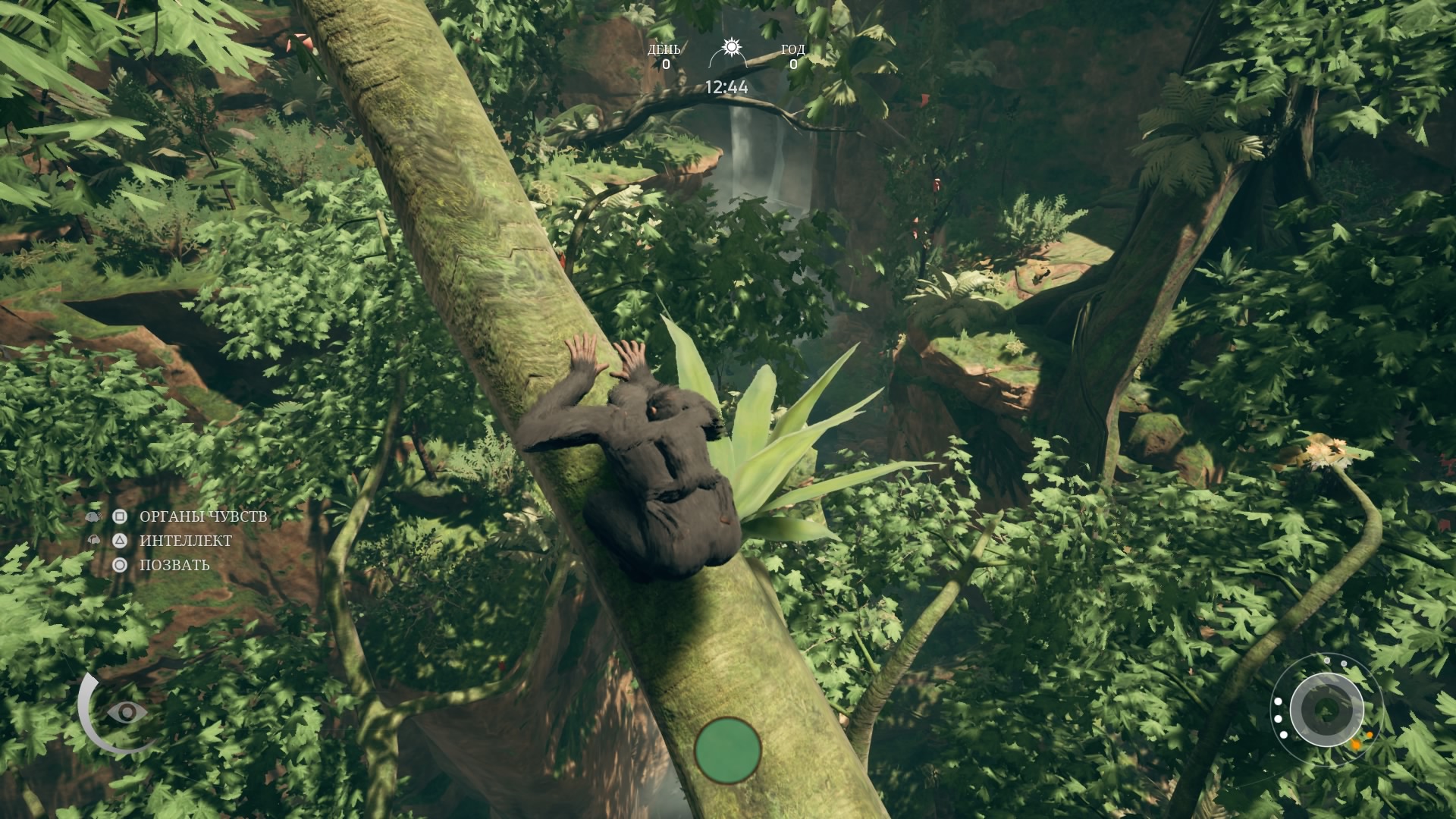
Task: Click the green circle action indicator
Action: coord(728,749)
